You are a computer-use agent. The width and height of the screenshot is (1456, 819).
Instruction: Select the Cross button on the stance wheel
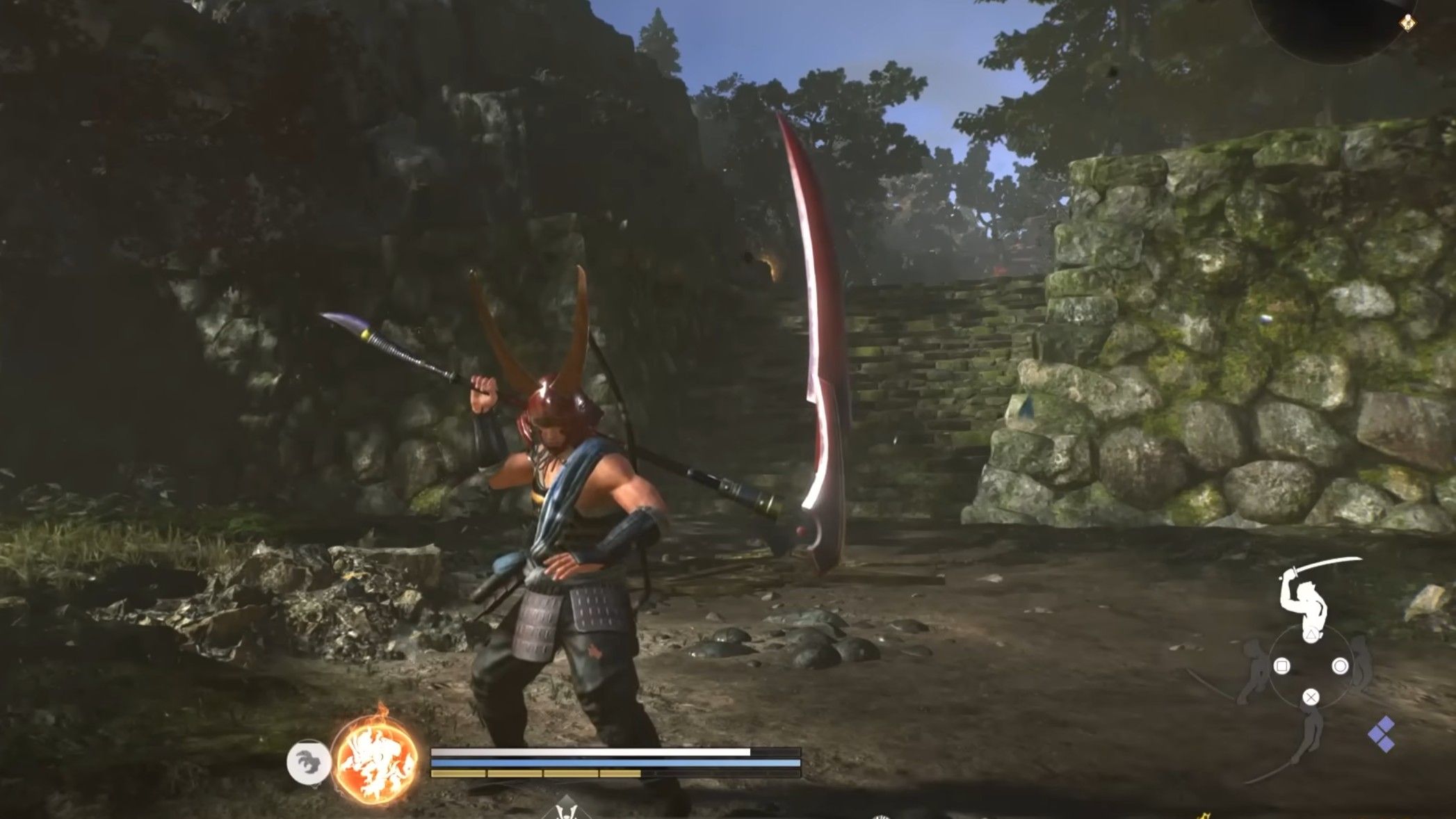(1311, 697)
